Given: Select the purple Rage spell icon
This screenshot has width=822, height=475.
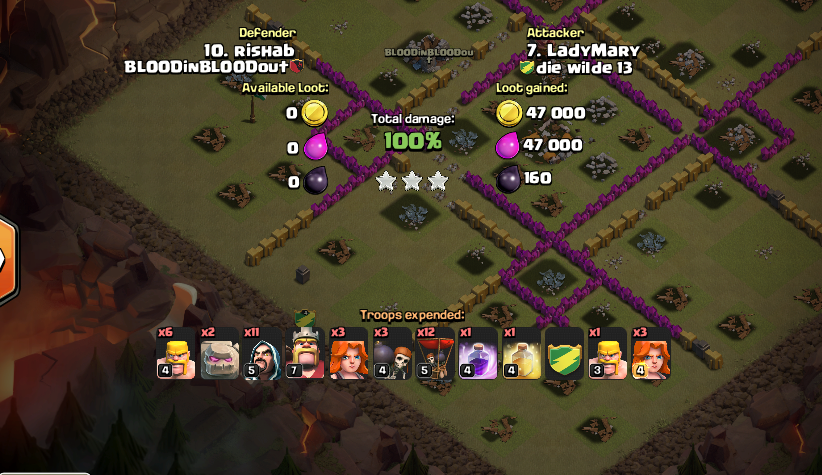Looking at the screenshot, I should (x=477, y=355).
